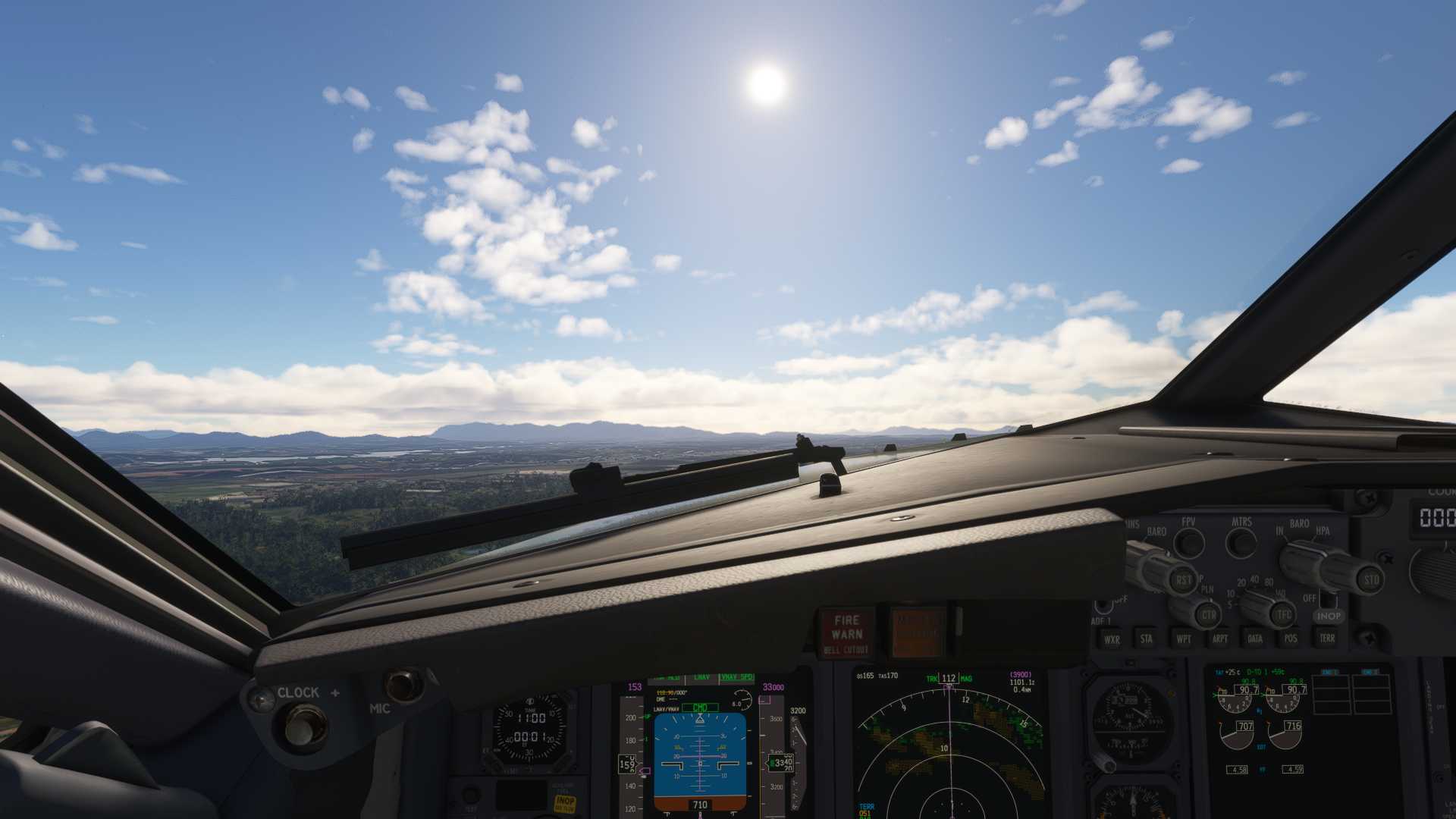The width and height of the screenshot is (1456, 819).
Task: Enable the WPT waypoints map button
Action: (x=1183, y=639)
